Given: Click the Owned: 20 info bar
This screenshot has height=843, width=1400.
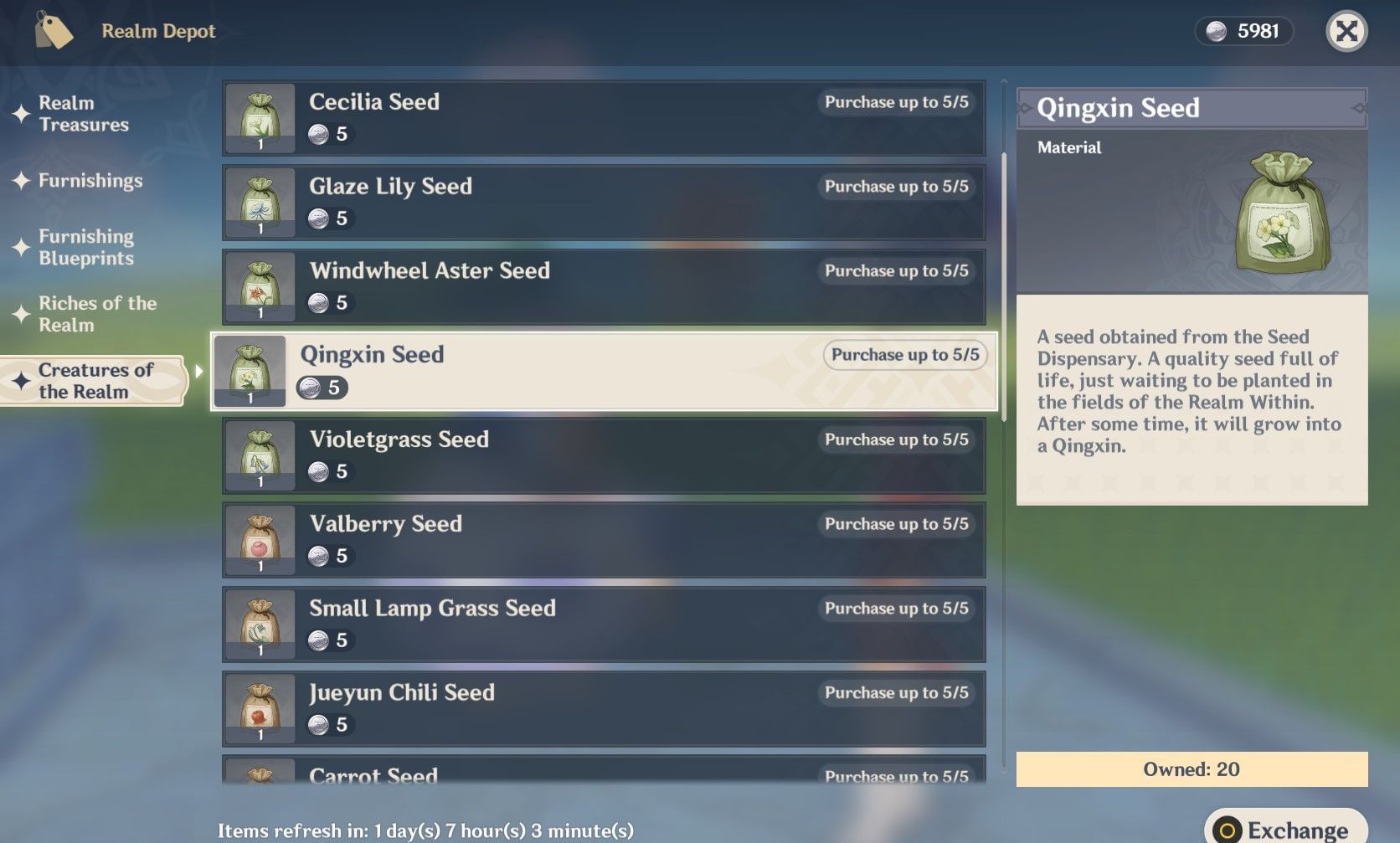Looking at the screenshot, I should pyautogui.click(x=1189, y=768).
